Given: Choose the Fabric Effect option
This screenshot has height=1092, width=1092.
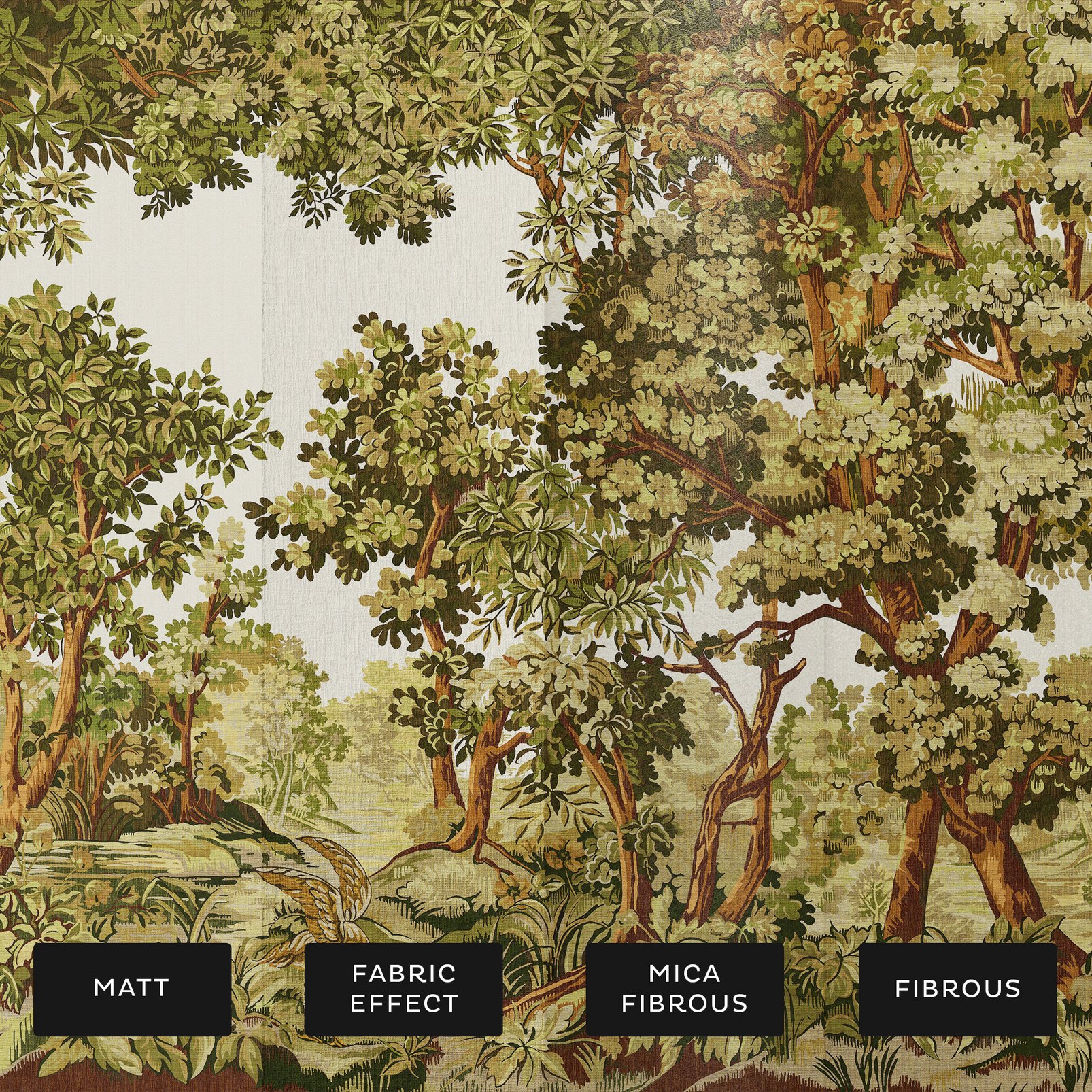Looking at the screenshot, I should pyautogui.click(x=404, y=989).
